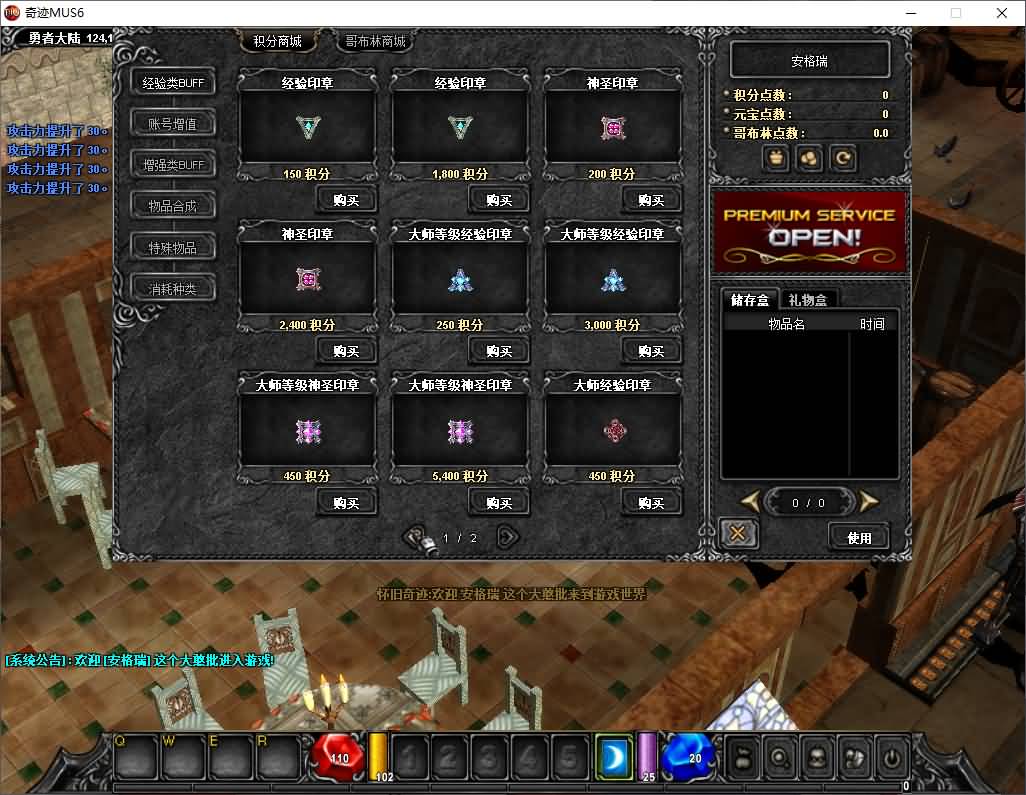The height and width of the screenshot is (795, 1026).
Task: Buy the 150 积分 经验印章
Action: point(346,200)
